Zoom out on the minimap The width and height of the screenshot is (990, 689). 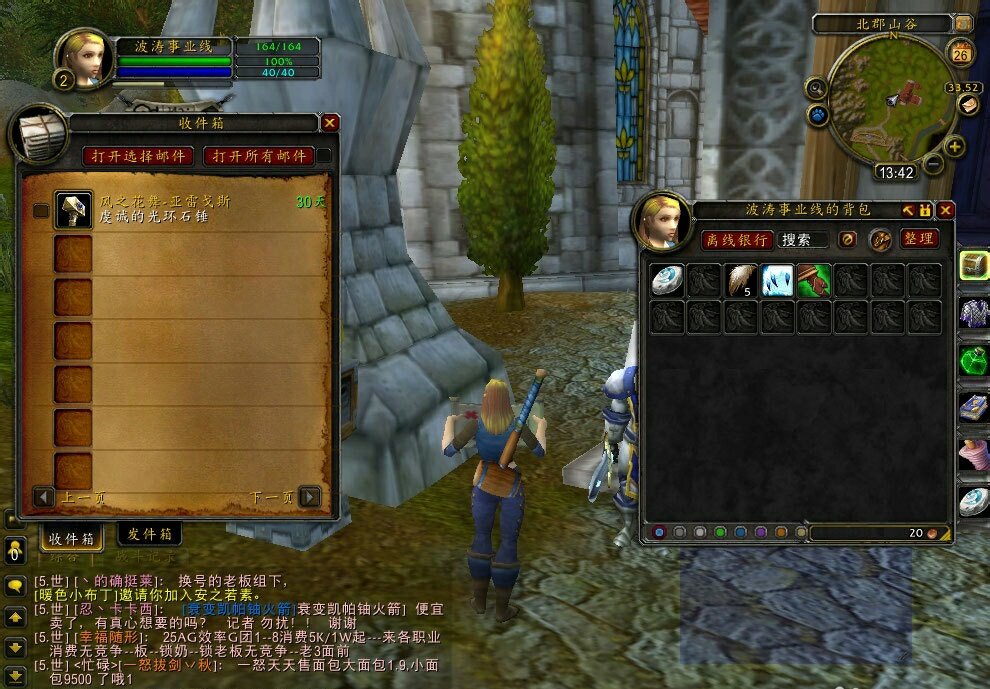[x=933, y=163]
